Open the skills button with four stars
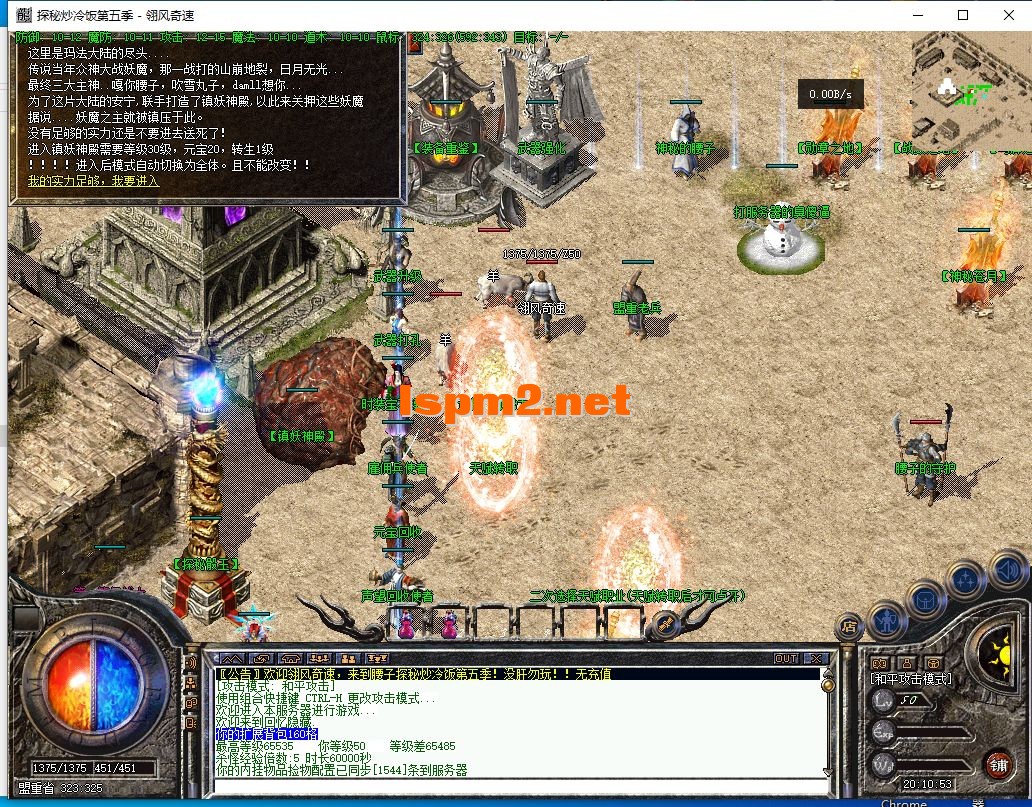 click(965, 580)
